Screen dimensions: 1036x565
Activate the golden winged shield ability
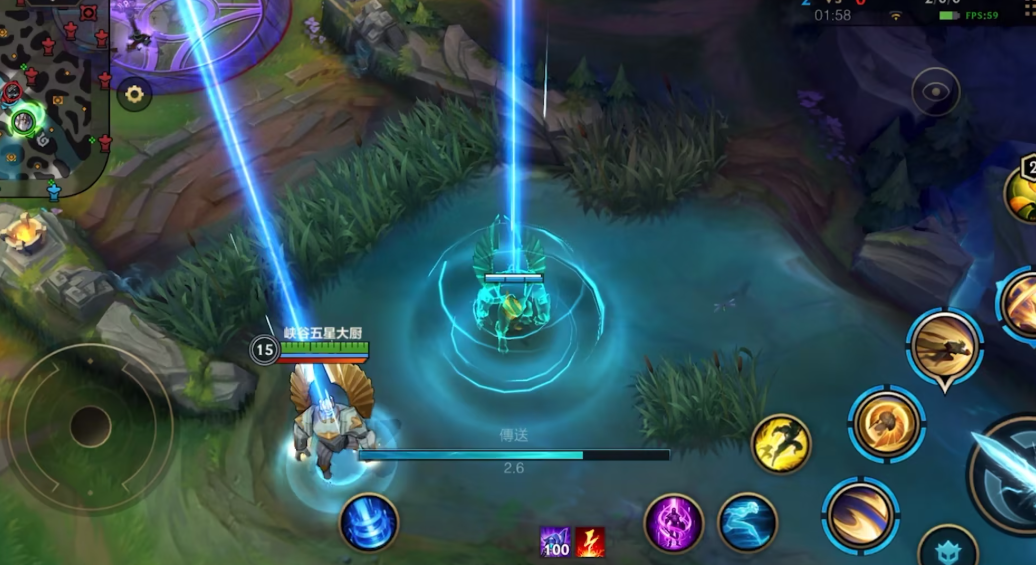886,424
